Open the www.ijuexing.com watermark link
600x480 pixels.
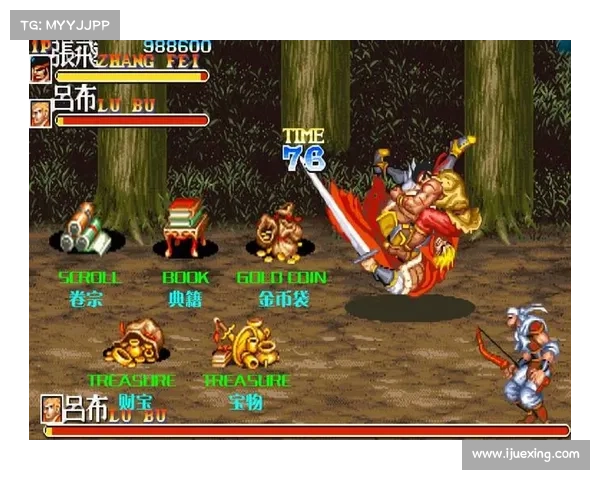pos(525,454)
